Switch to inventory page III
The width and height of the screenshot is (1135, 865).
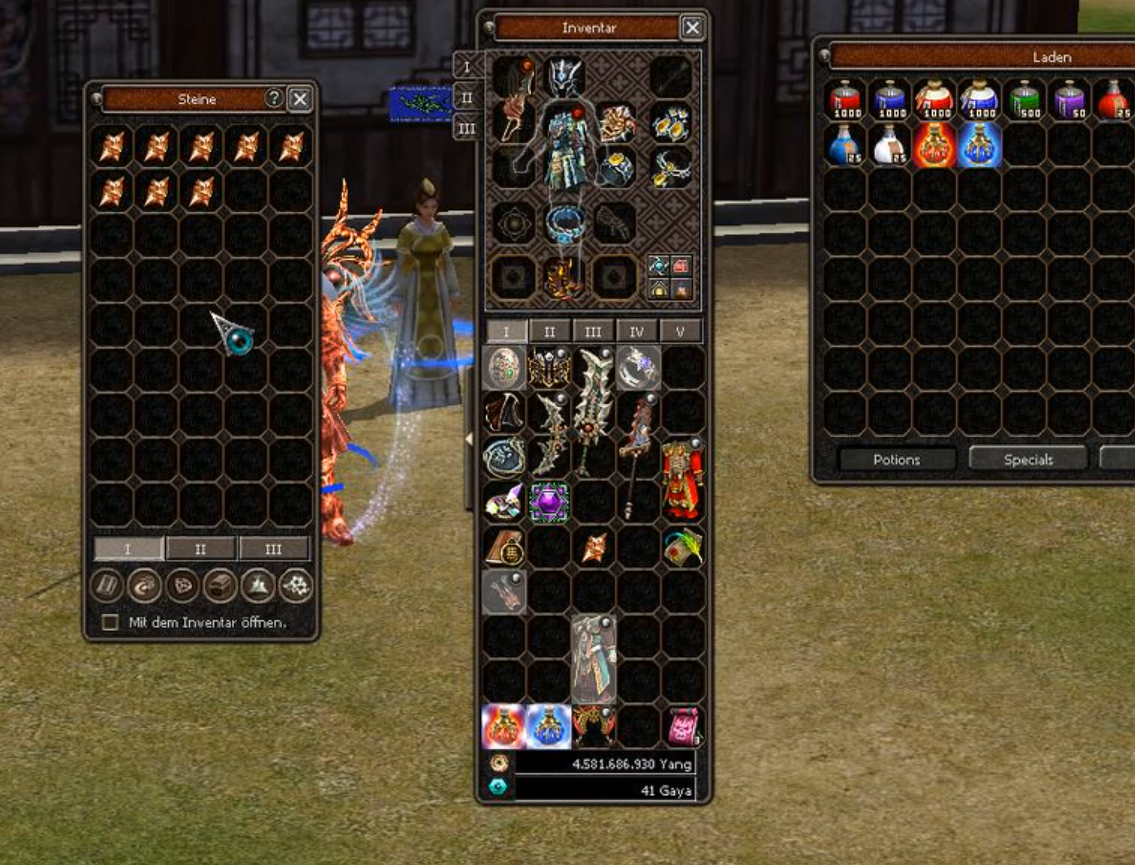click(x=593, y=331)
